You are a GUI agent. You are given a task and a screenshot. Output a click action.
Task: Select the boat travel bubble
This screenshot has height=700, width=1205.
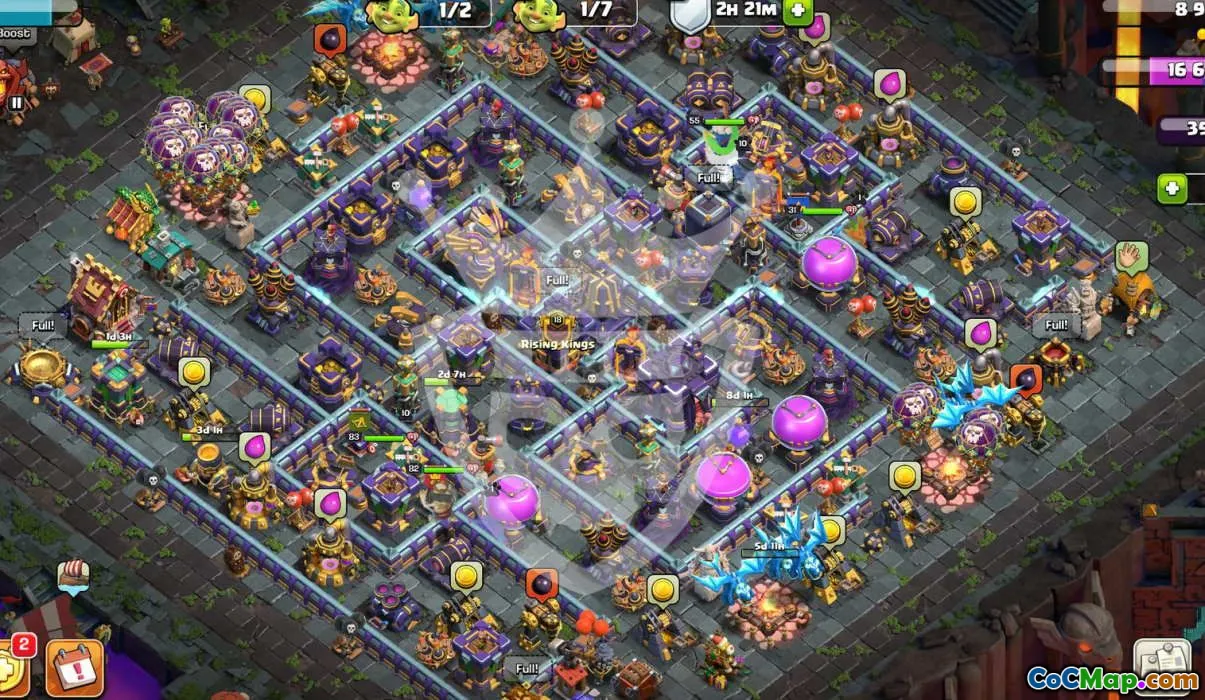click(x=73, y=576)
